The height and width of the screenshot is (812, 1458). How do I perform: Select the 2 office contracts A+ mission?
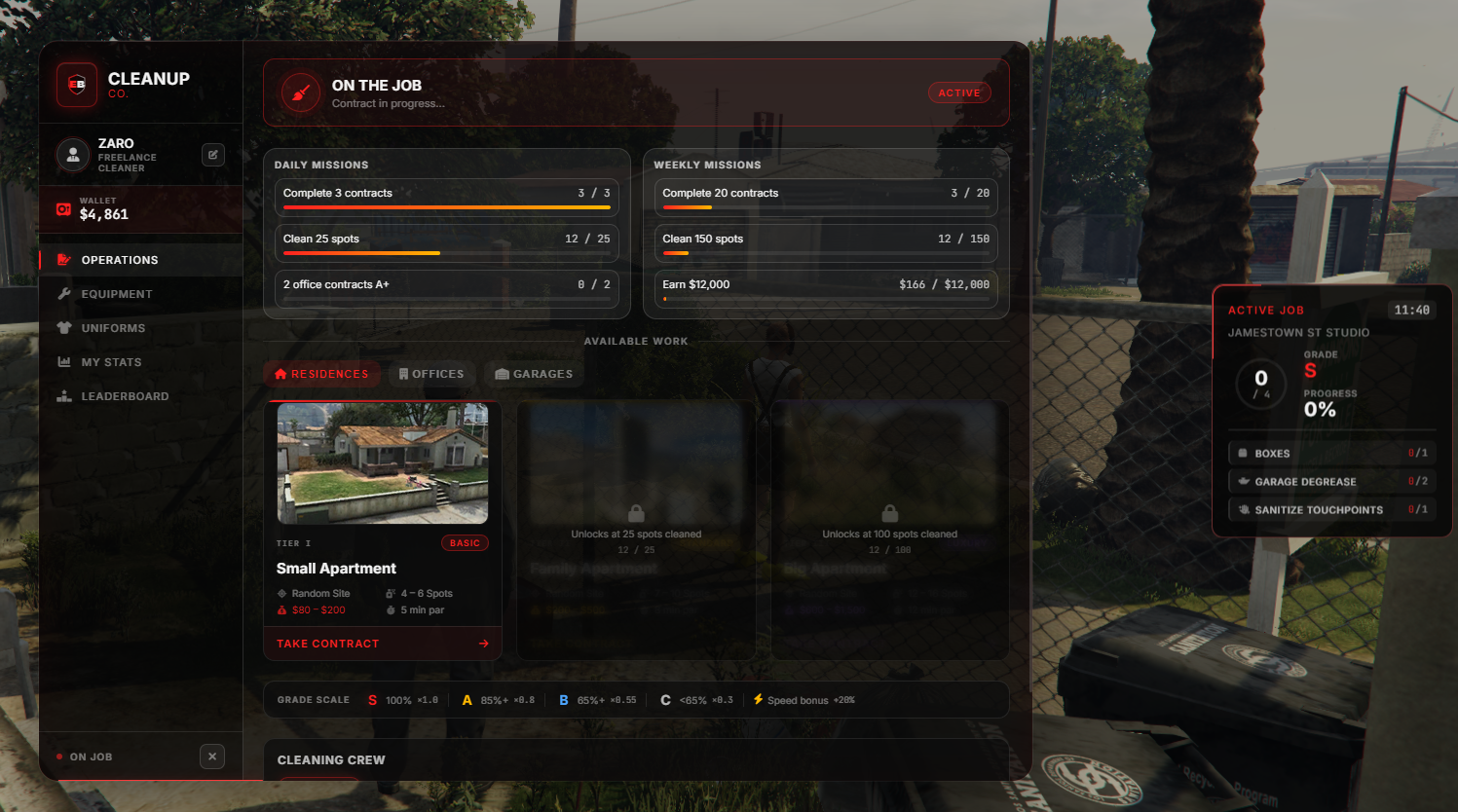pos(446,286)
